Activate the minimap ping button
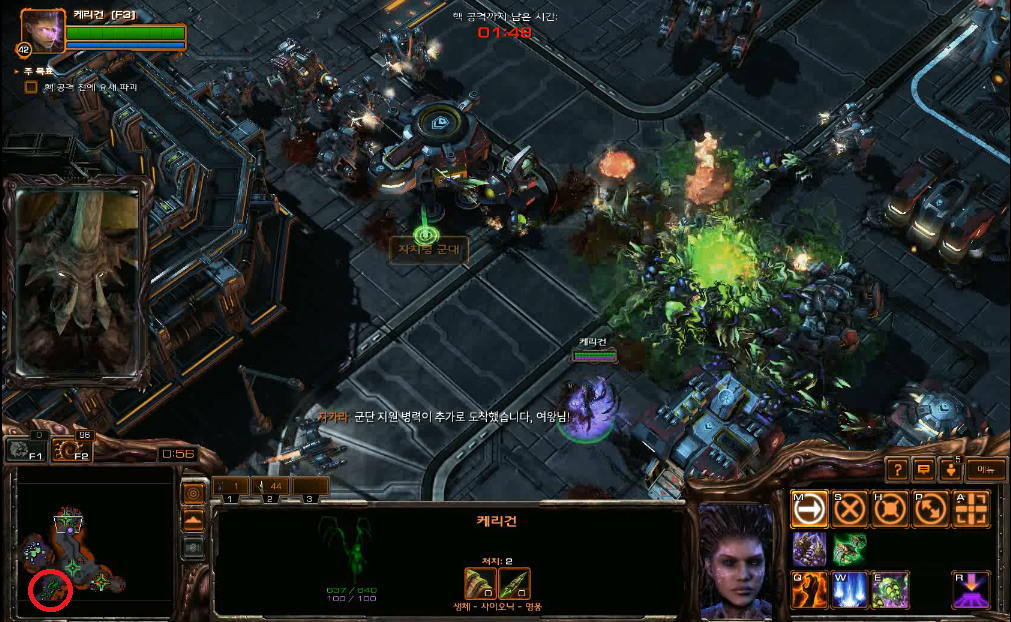This screenshot has width=1011, height=622. [194, 494]
